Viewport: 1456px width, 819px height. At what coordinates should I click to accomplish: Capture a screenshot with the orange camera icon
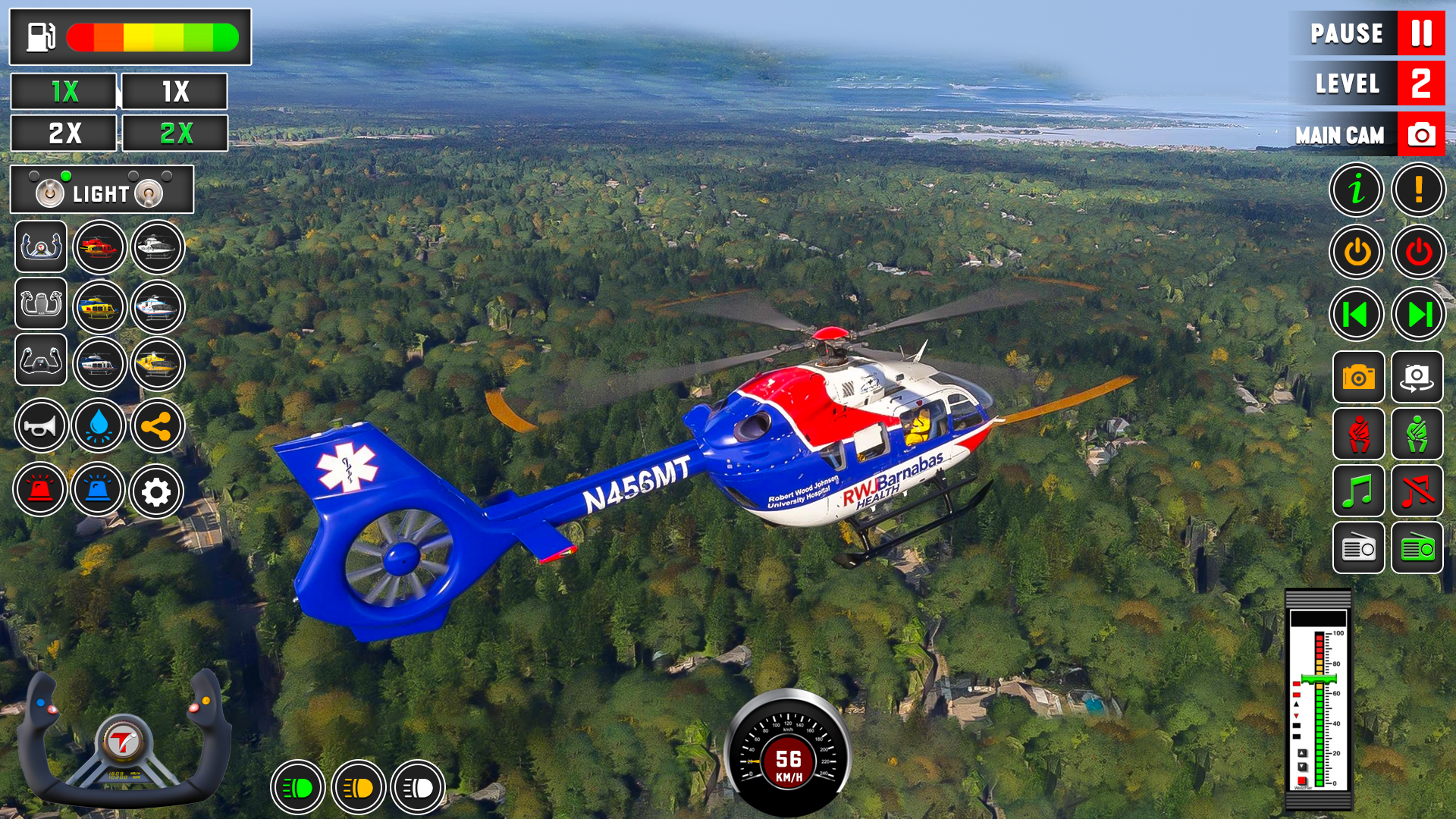pyautogui.click(x=1357, y=377)
